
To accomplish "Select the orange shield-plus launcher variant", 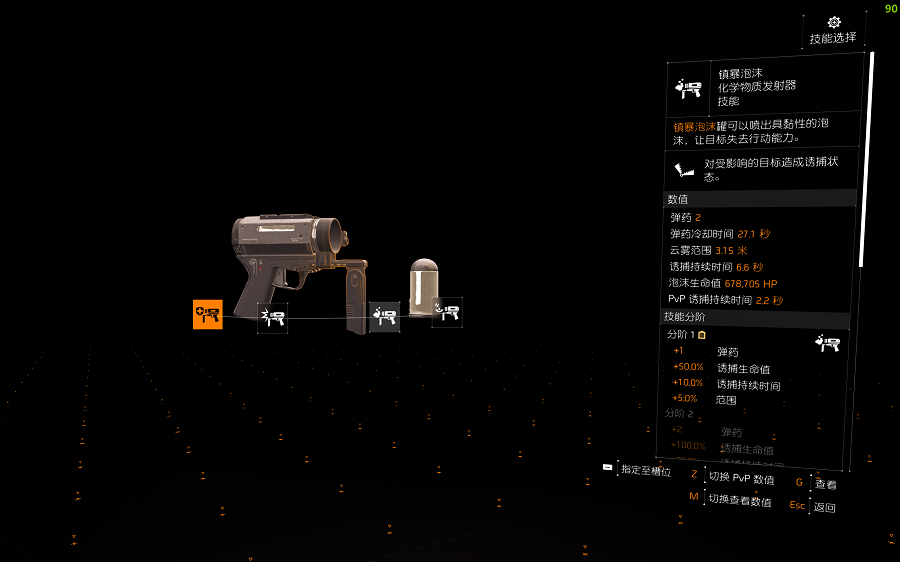I will (208, 314).
